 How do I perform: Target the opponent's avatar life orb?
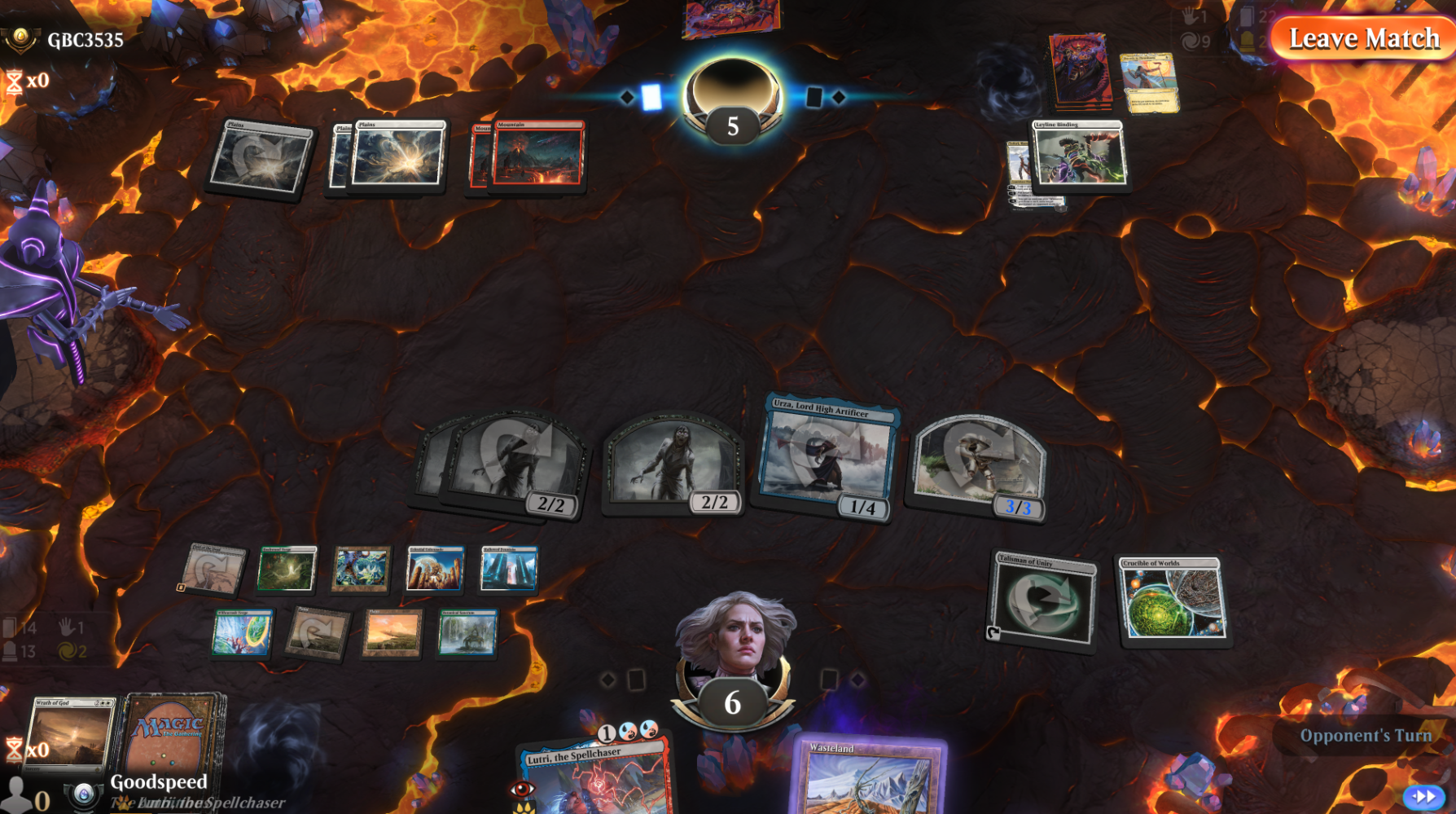[732, 102]
